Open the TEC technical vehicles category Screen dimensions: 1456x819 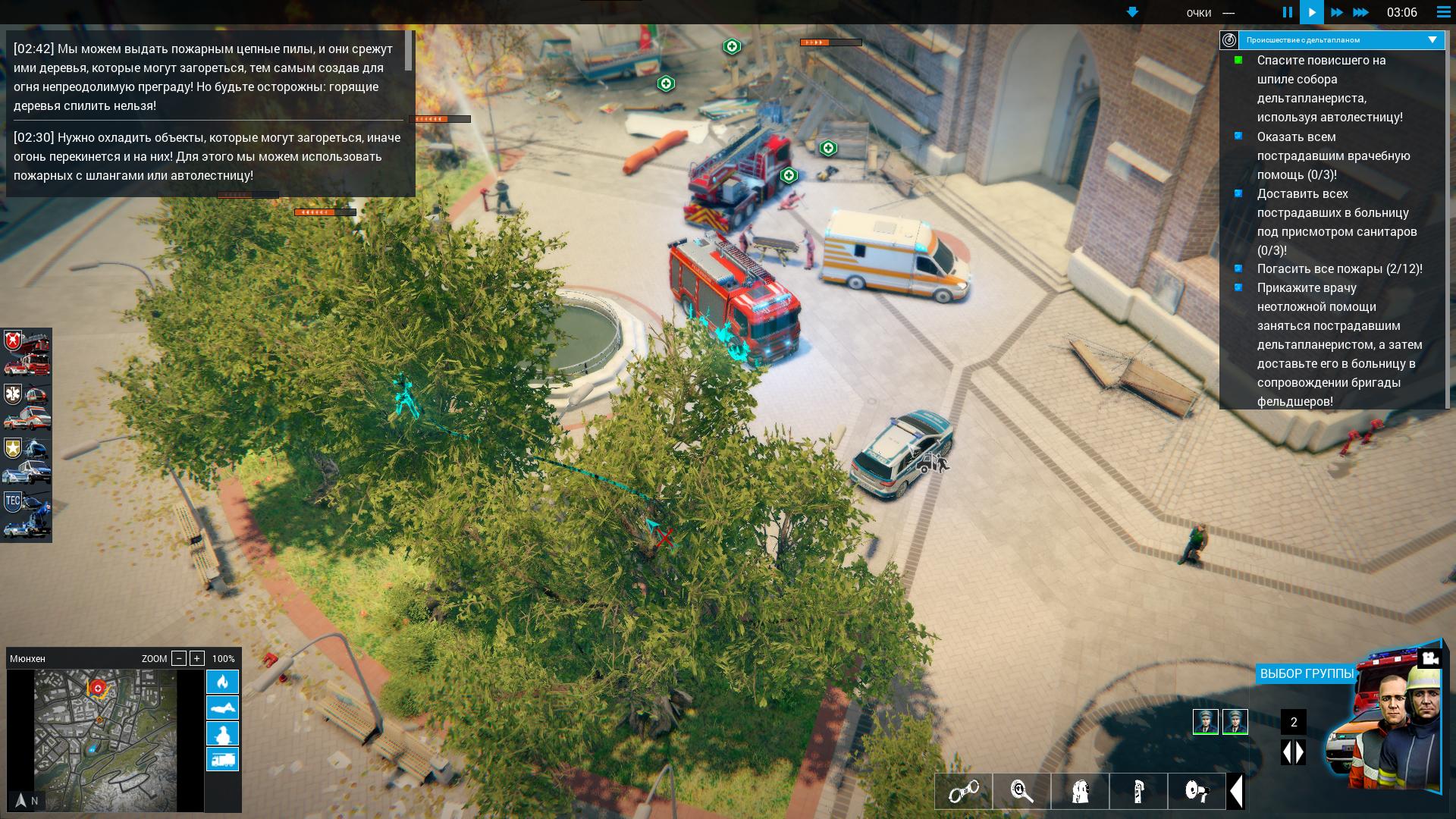pyautogui.click(x=27, y=514)
